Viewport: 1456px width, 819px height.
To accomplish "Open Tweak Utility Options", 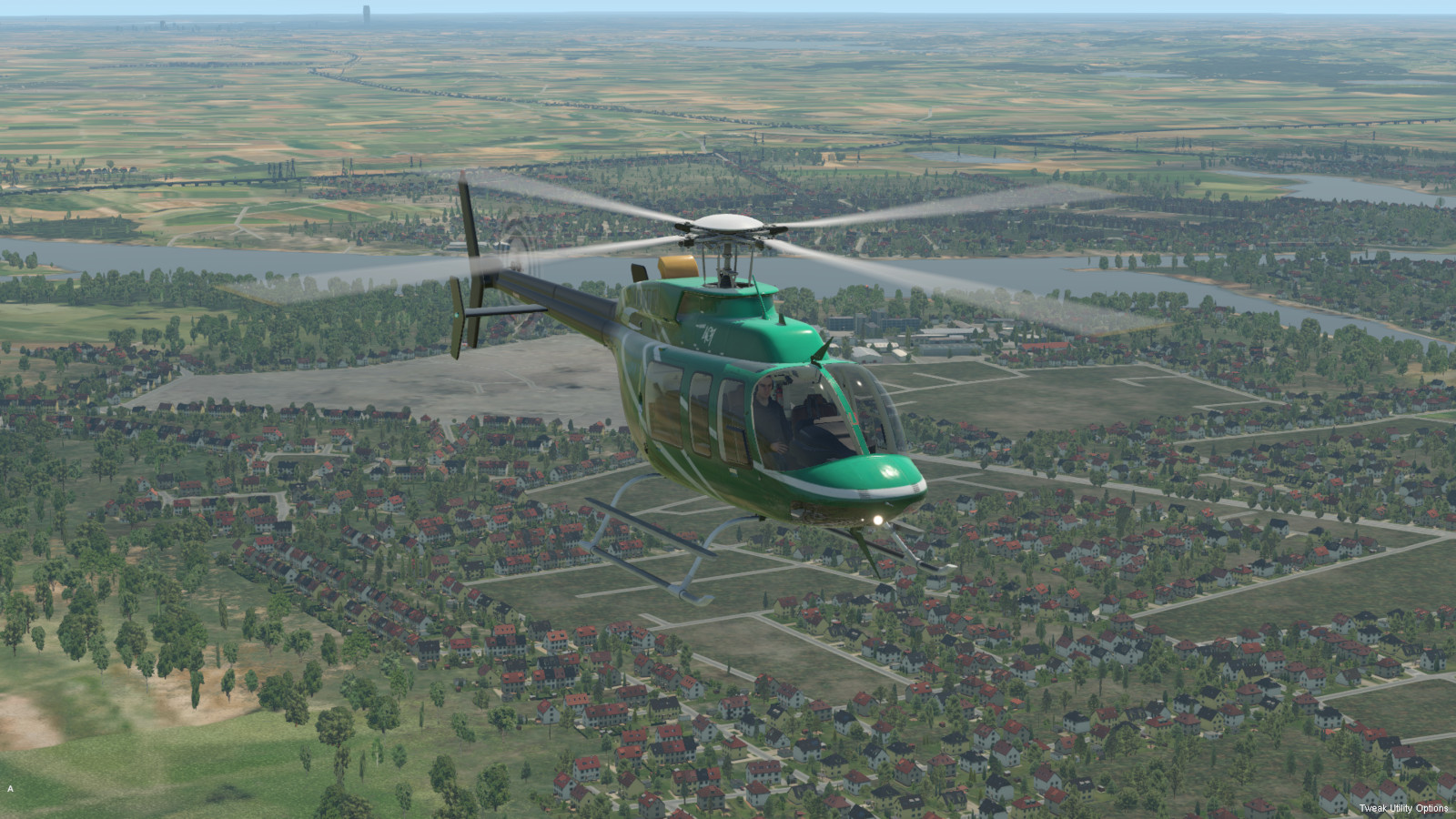I will [1402, 808].
